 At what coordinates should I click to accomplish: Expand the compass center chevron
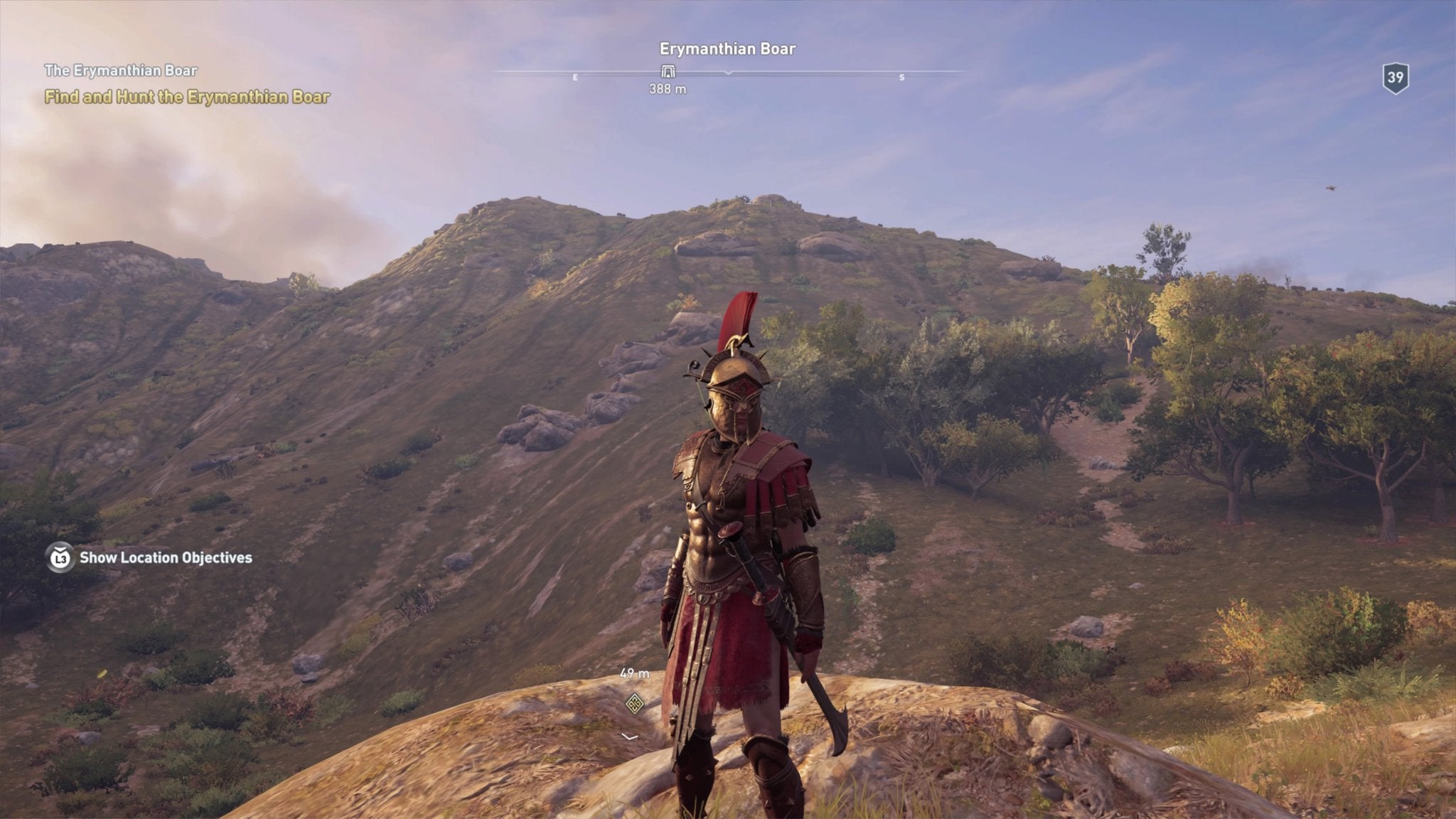pos(727,73)
